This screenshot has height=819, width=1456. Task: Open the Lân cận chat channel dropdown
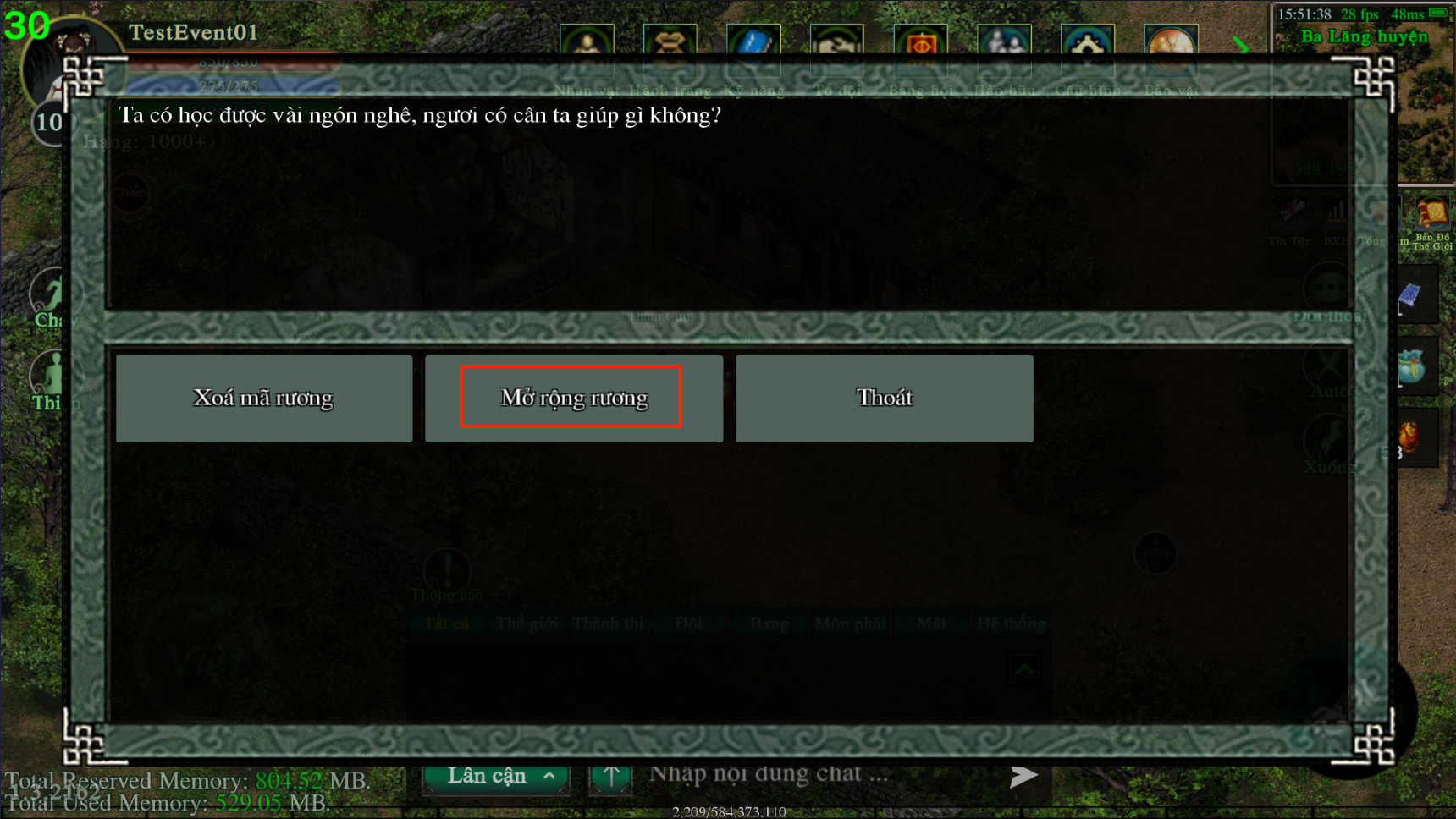pos(497,777)
